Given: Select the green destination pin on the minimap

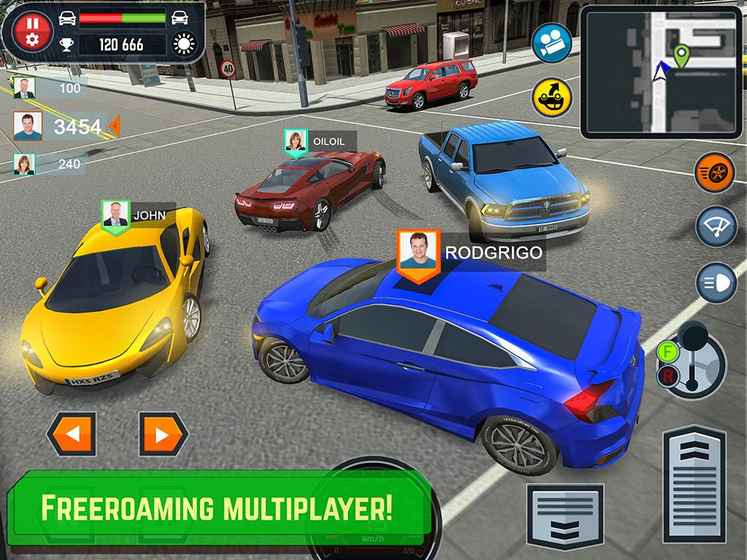Looking at the screenshot, I should 682,56.
